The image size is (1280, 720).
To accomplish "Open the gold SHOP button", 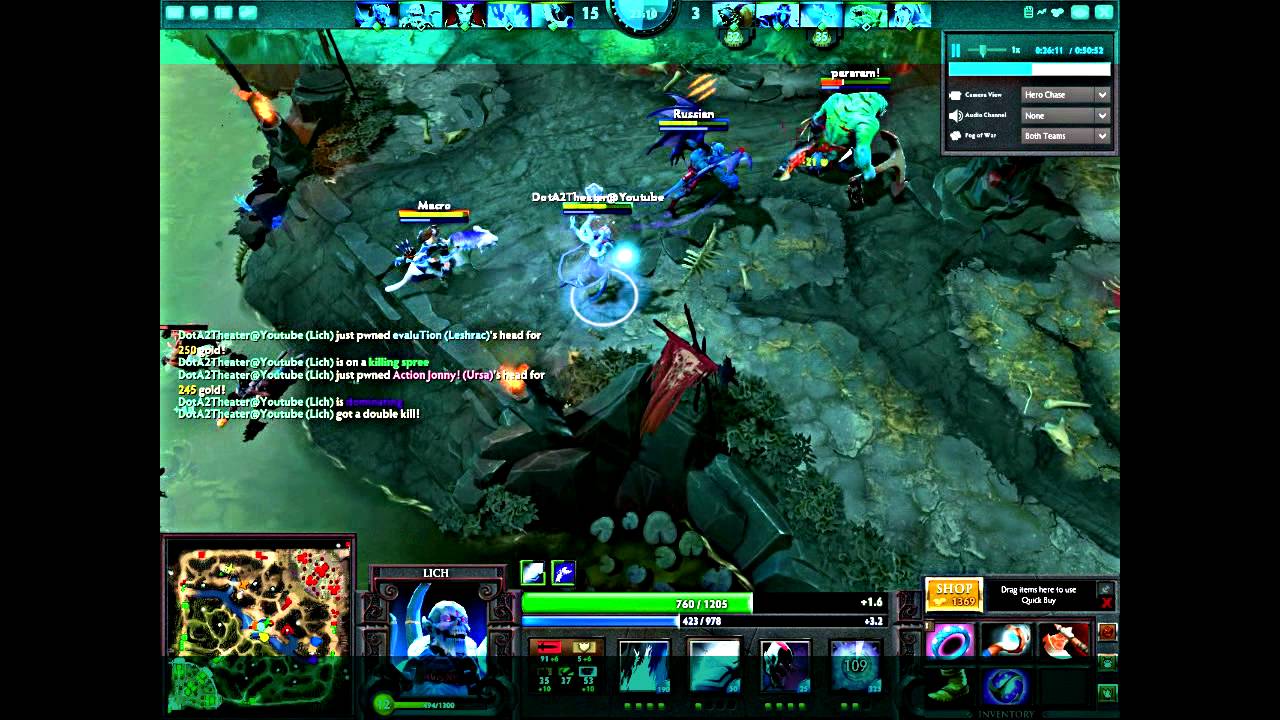I will (953, 595).
